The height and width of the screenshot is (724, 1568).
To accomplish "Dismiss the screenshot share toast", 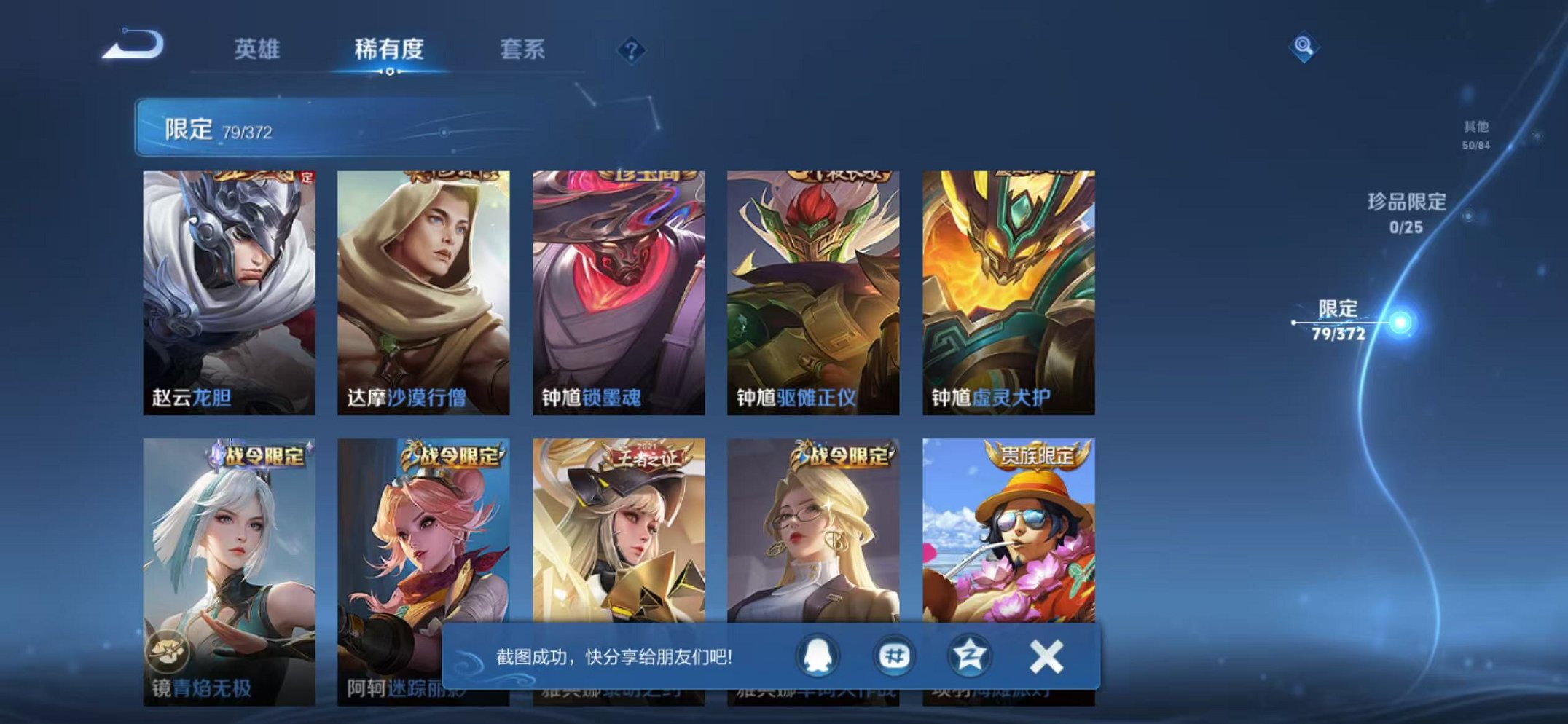I will pyautogui.click(x=1046, y=655).
